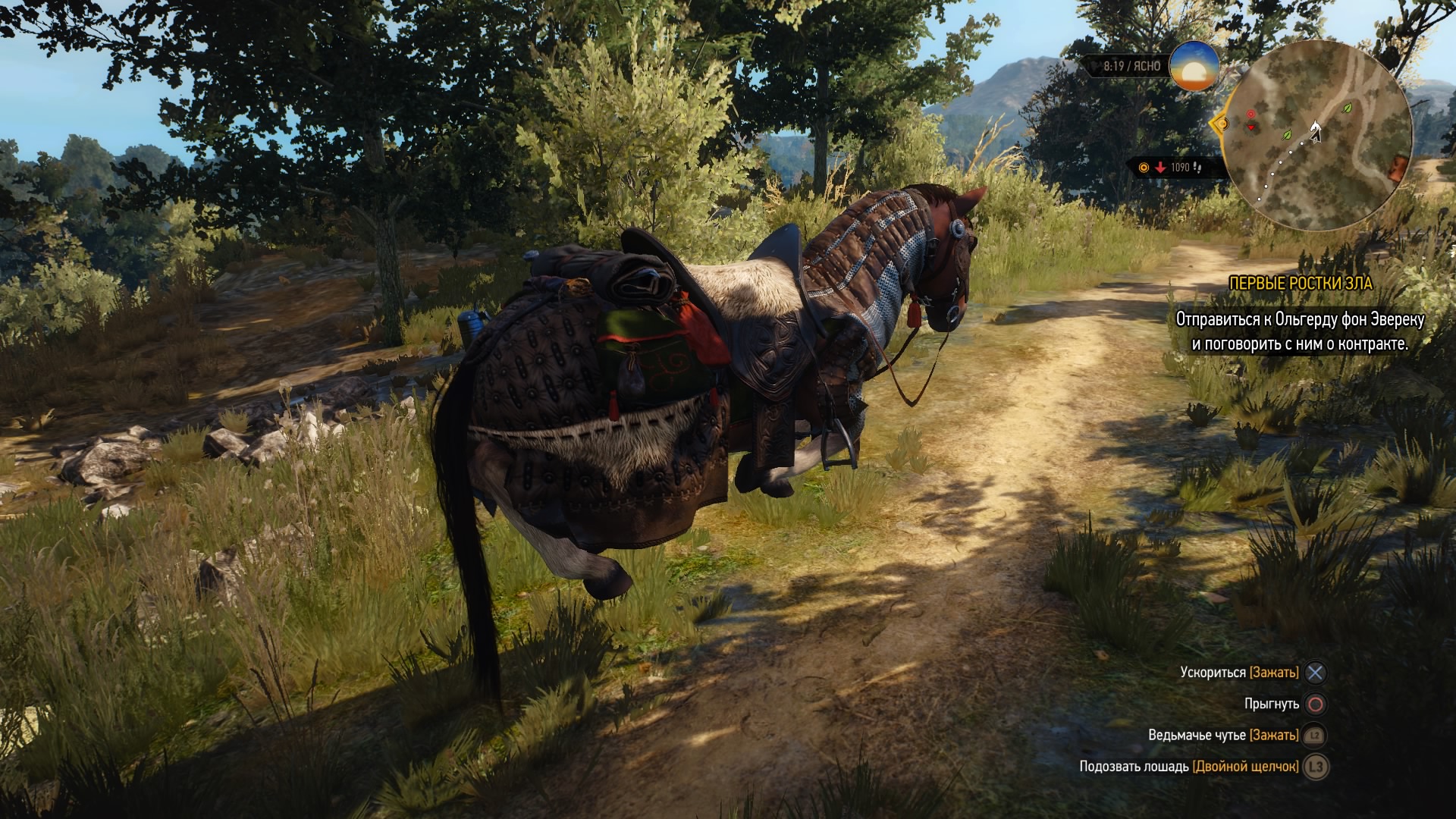Click the white player arrow on minimap
The height and width of the screenshot is (819, 1456).
click(1316, 132)
